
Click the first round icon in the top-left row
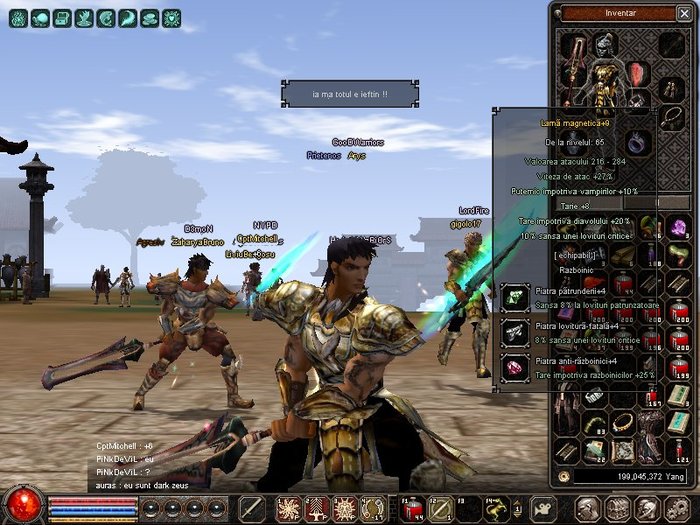pyautogui.click(x=18, y=18)
